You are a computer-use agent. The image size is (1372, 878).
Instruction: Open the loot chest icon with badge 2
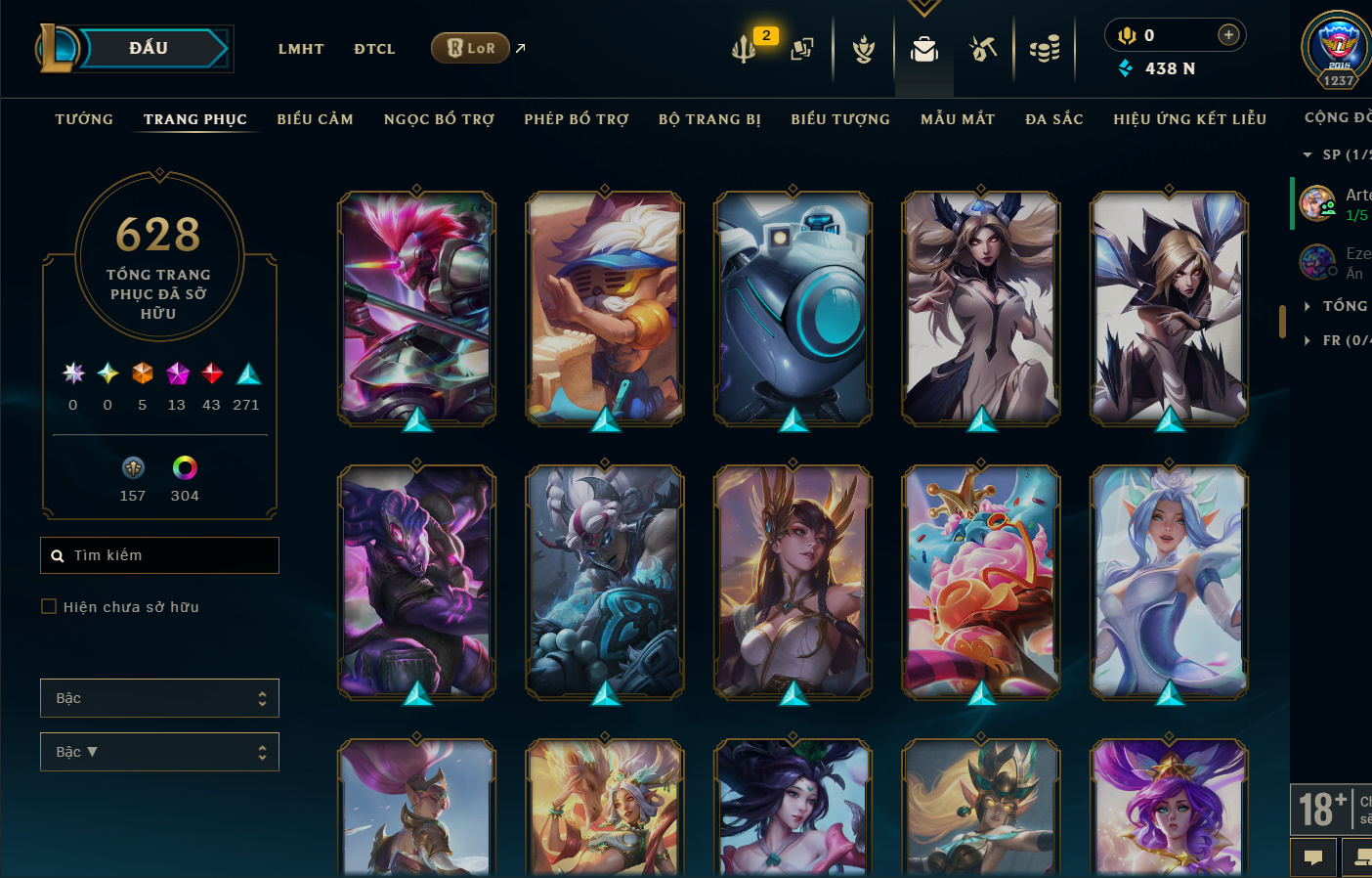[x=746, y=48]
